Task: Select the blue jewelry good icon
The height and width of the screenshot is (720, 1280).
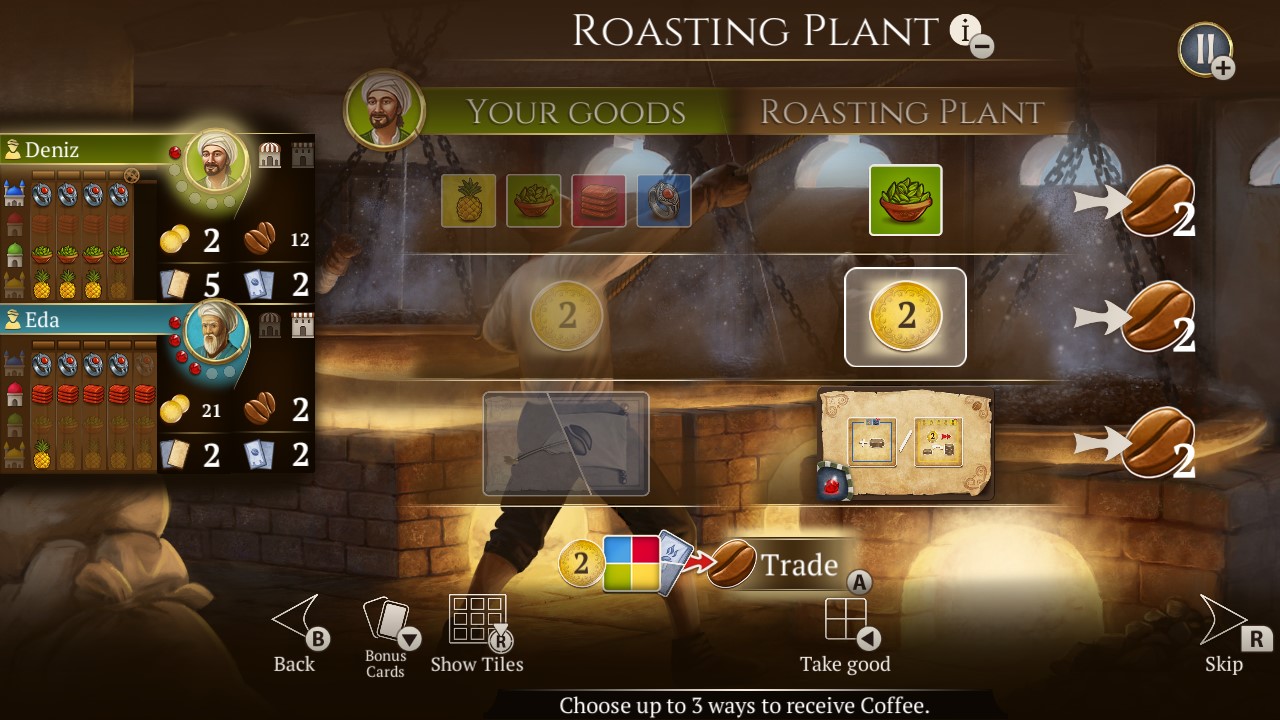Action: click(664, 200)
